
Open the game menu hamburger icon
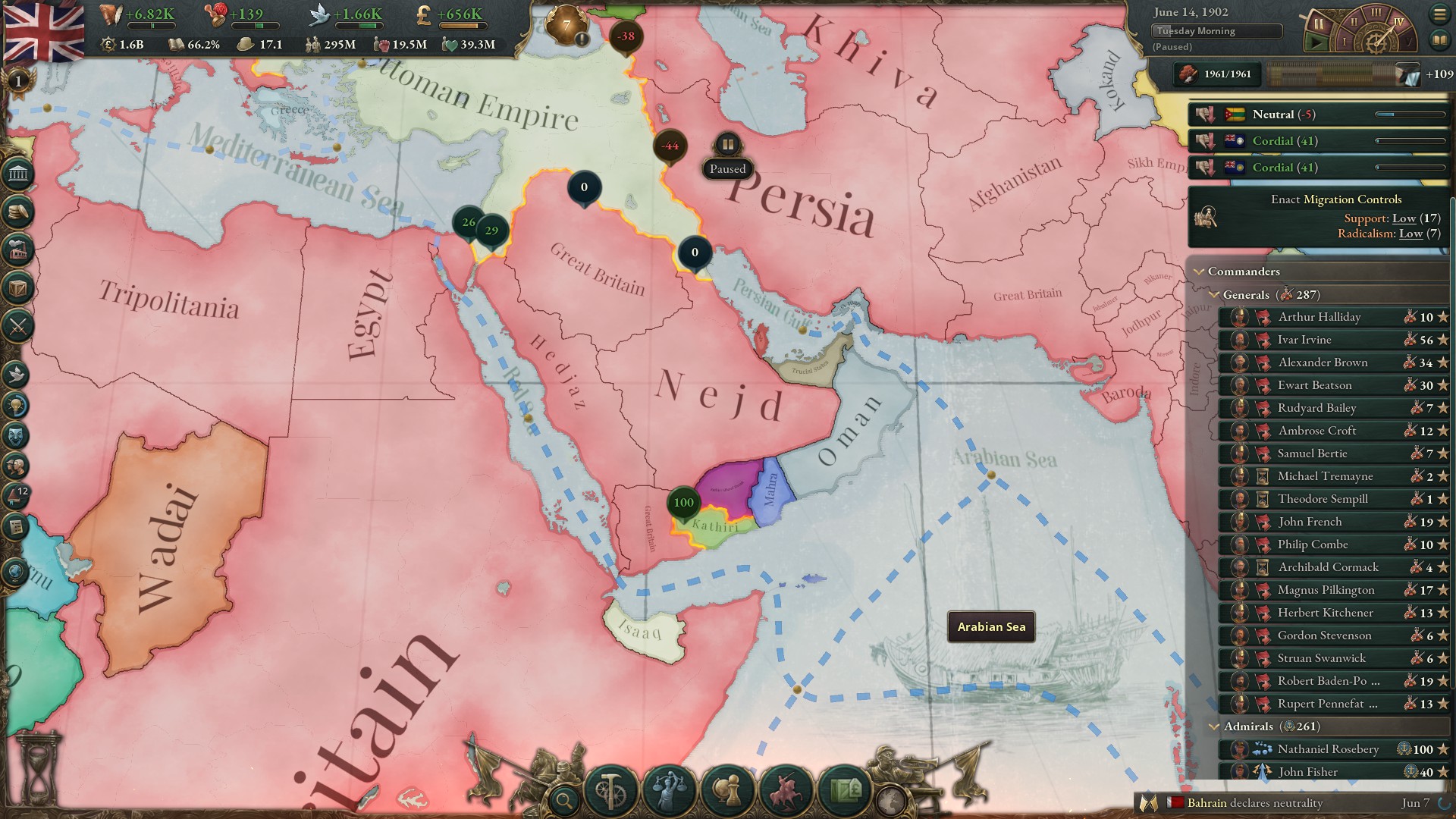(1439, 14)
